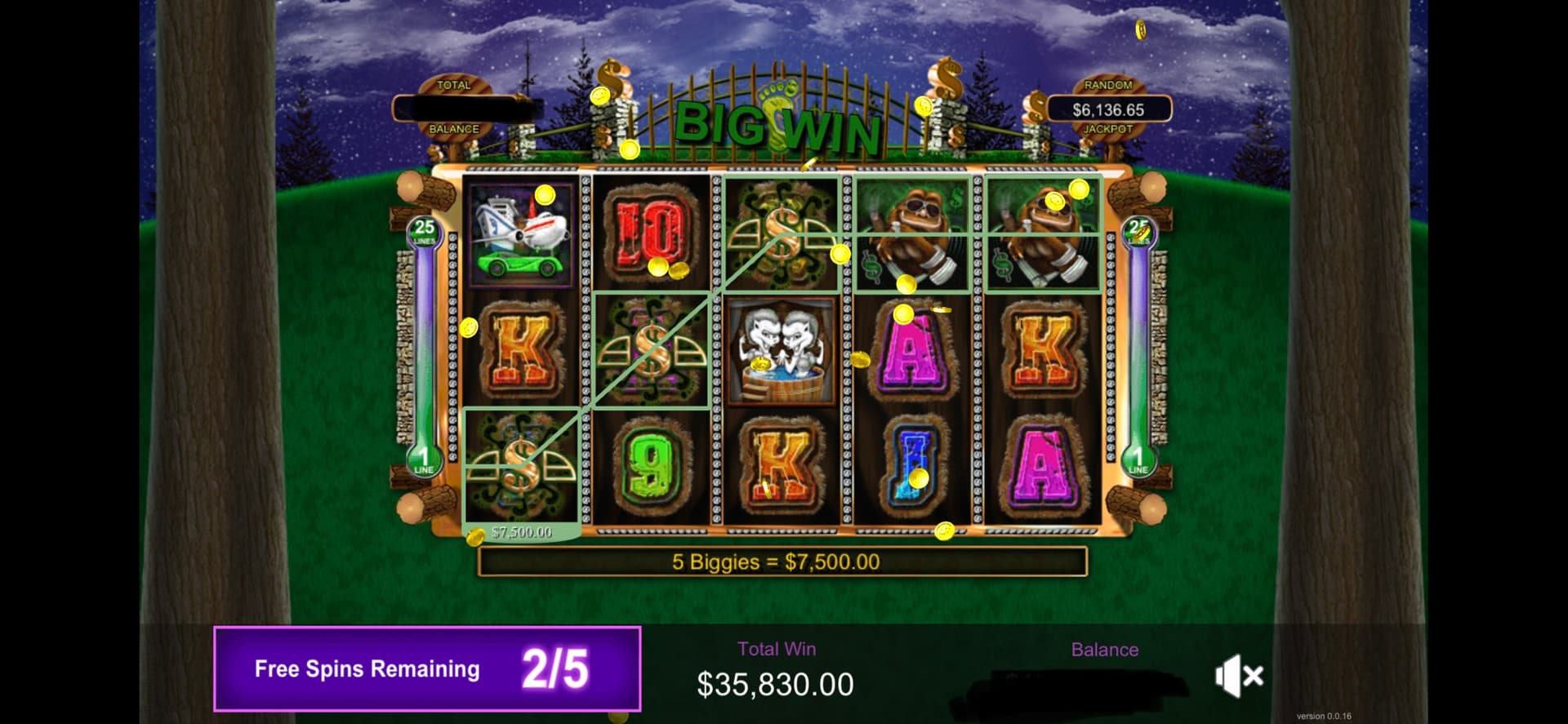Toggle the muted speaker sound icon

(x=1238, y=676)
